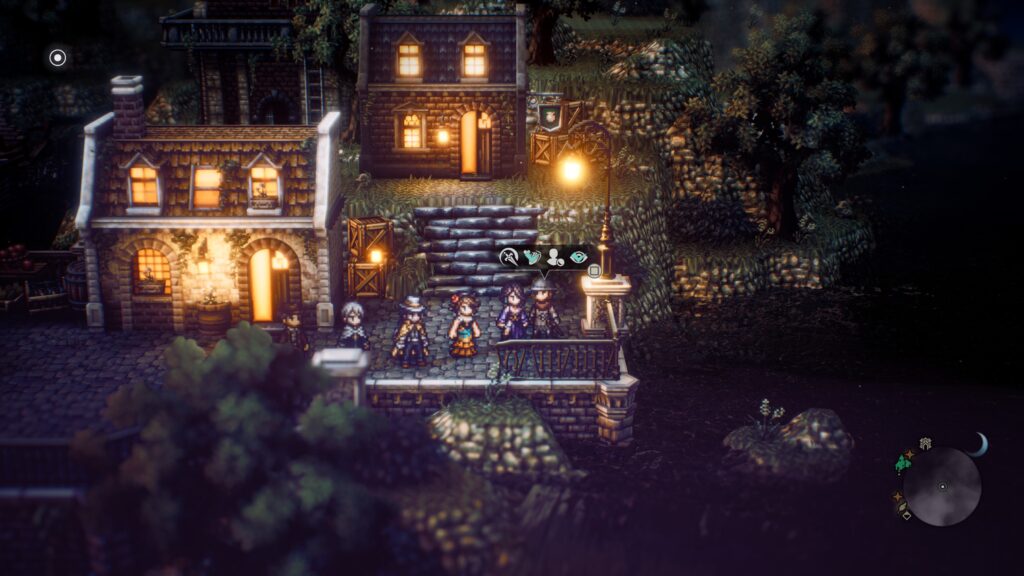1024x576 pixels.
Task: Select the dagger path action icon
Action: [509, 257]
